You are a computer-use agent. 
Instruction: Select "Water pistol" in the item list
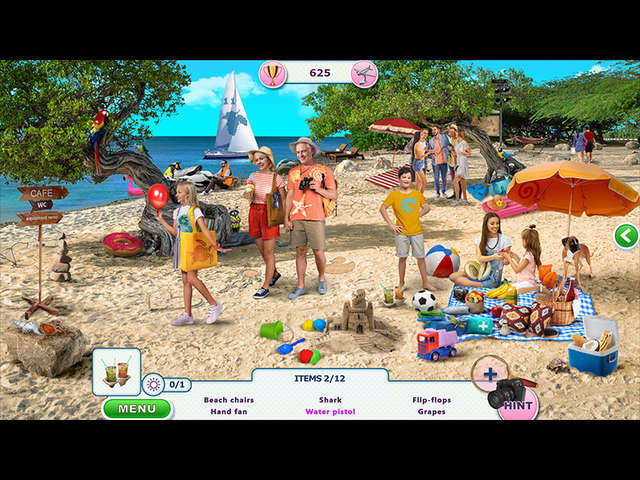pyautogui.click(x=330, y=411)
